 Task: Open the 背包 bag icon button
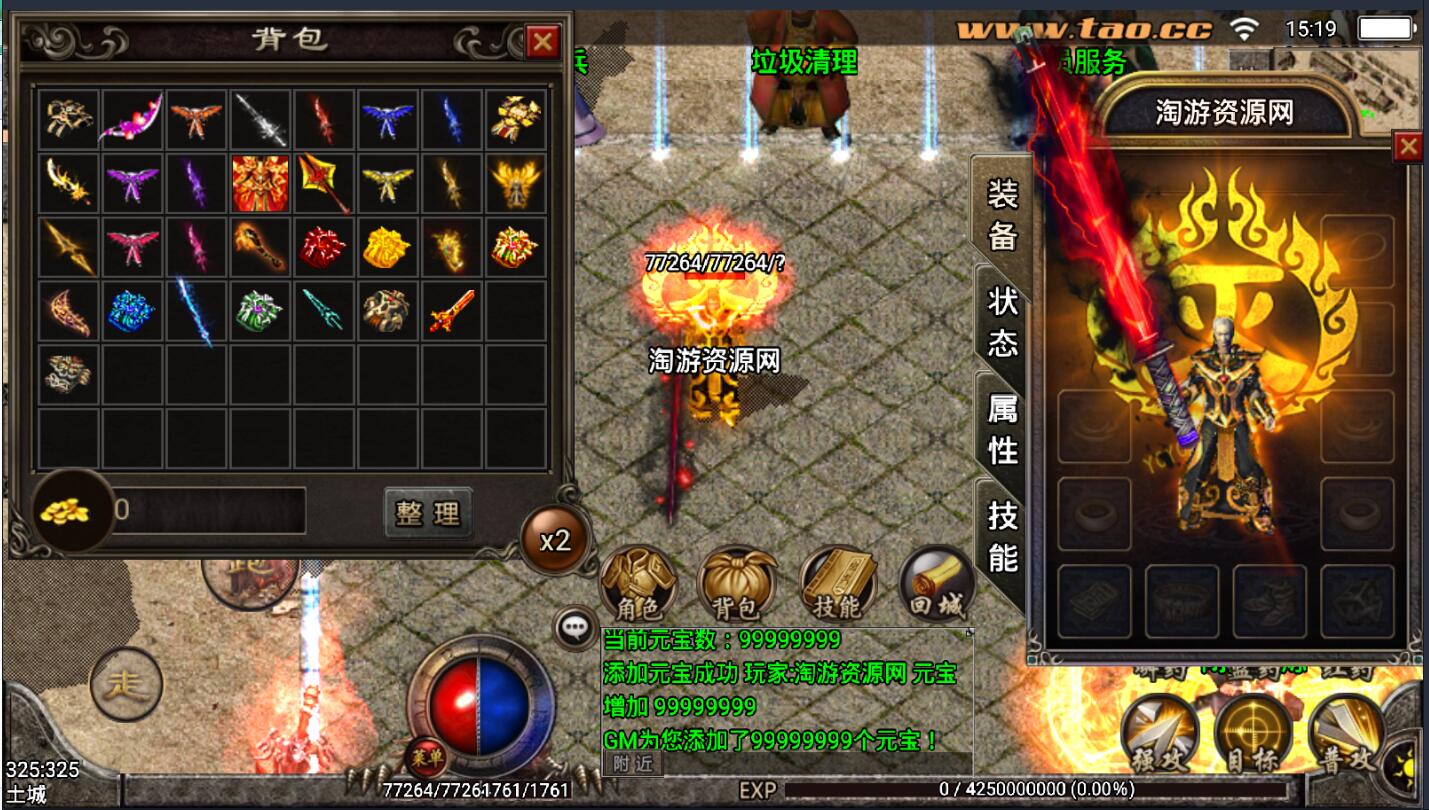point(738,584)
